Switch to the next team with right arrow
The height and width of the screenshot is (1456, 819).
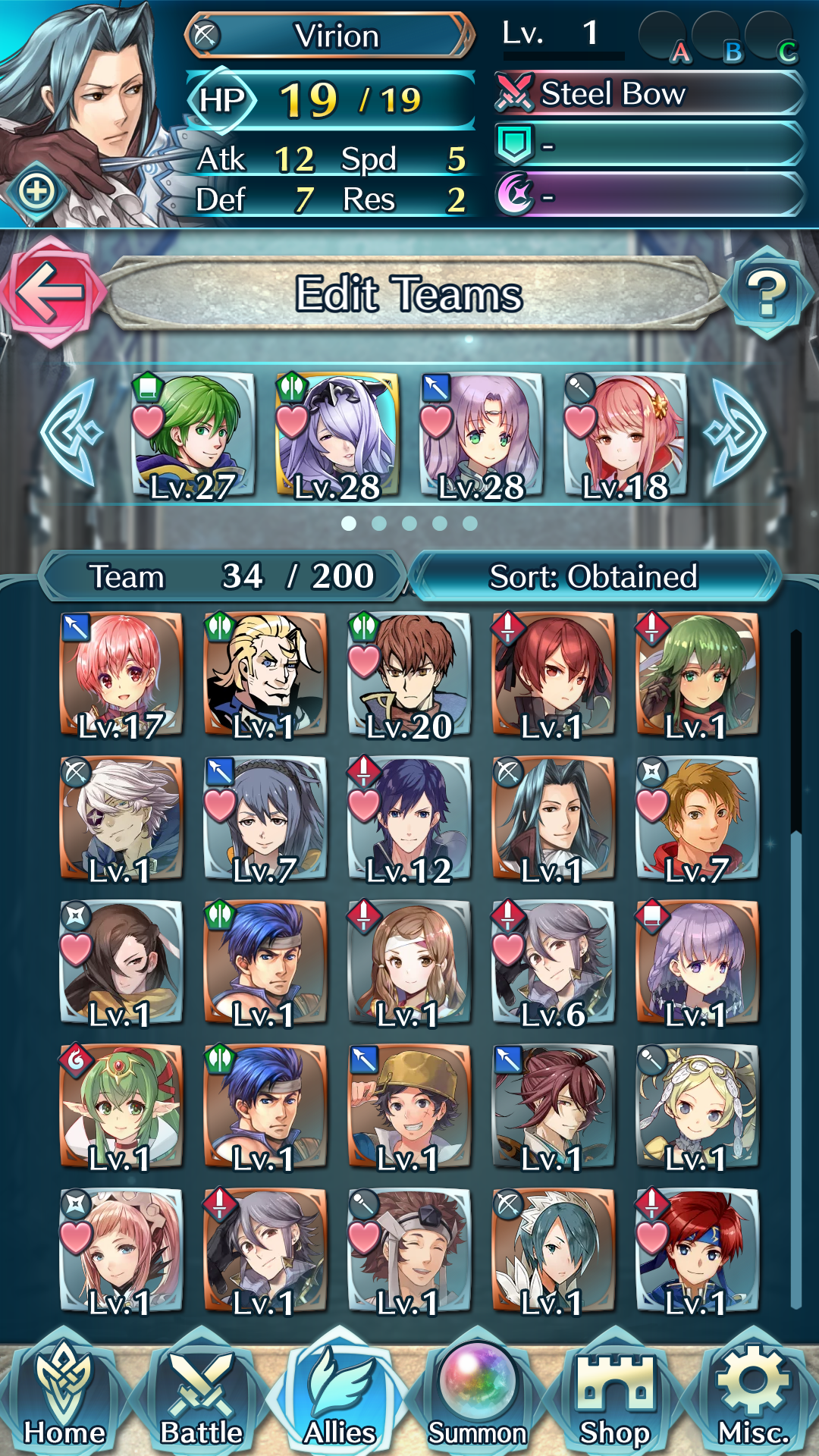[736, 432]
